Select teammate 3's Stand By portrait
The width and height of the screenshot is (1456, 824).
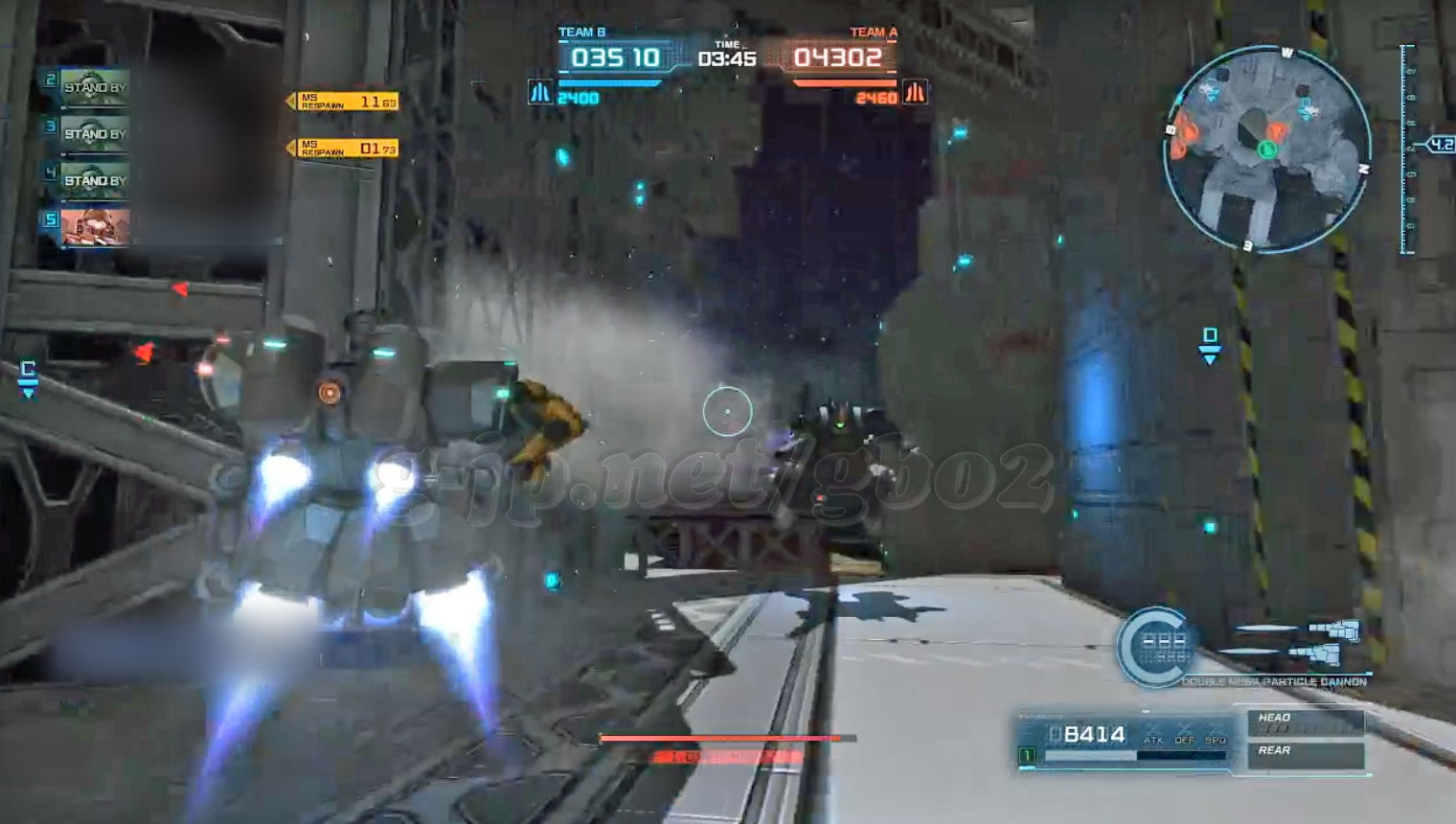94,134
